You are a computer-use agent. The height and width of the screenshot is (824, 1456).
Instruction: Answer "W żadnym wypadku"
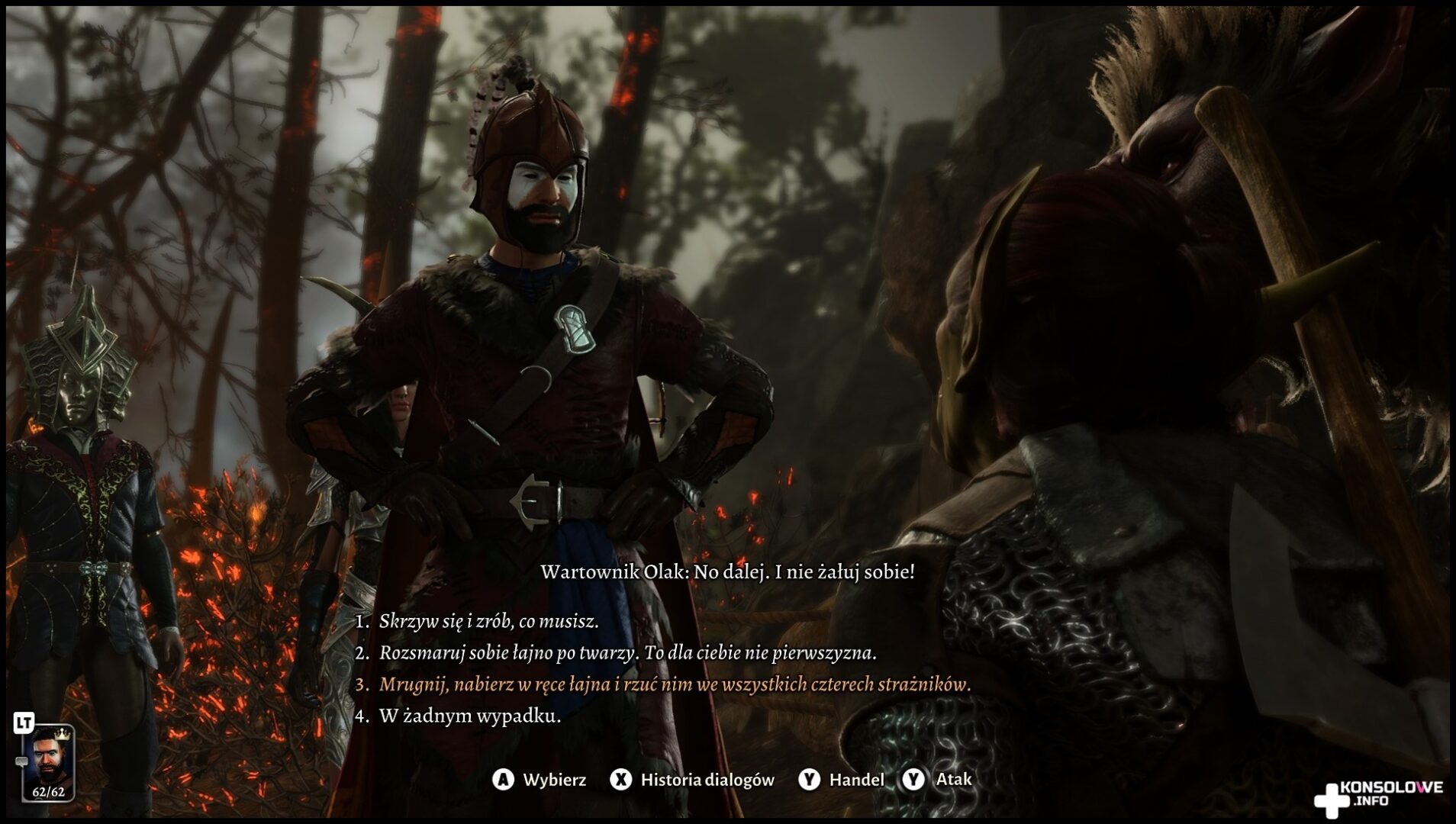tap(469, 717)
